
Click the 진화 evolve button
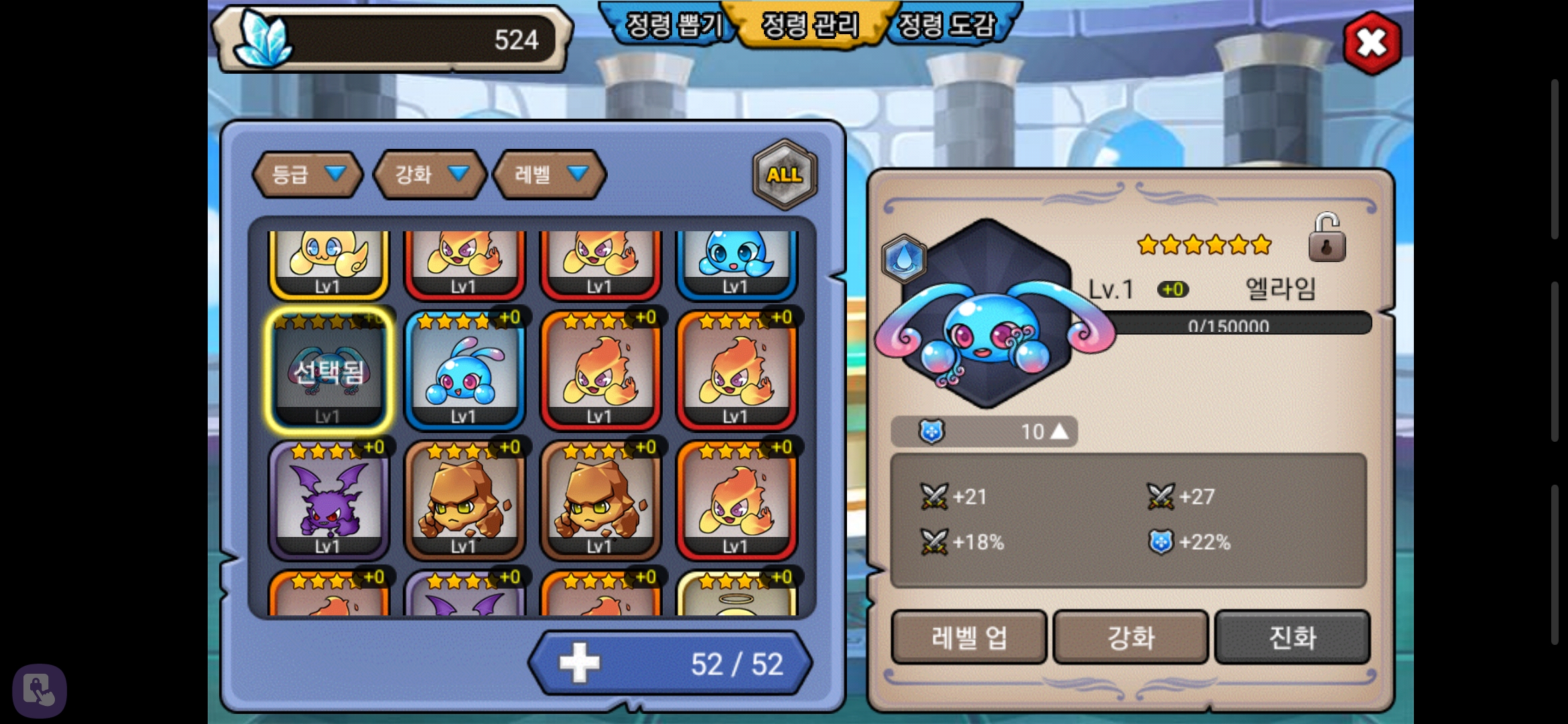pos(1292,637)
